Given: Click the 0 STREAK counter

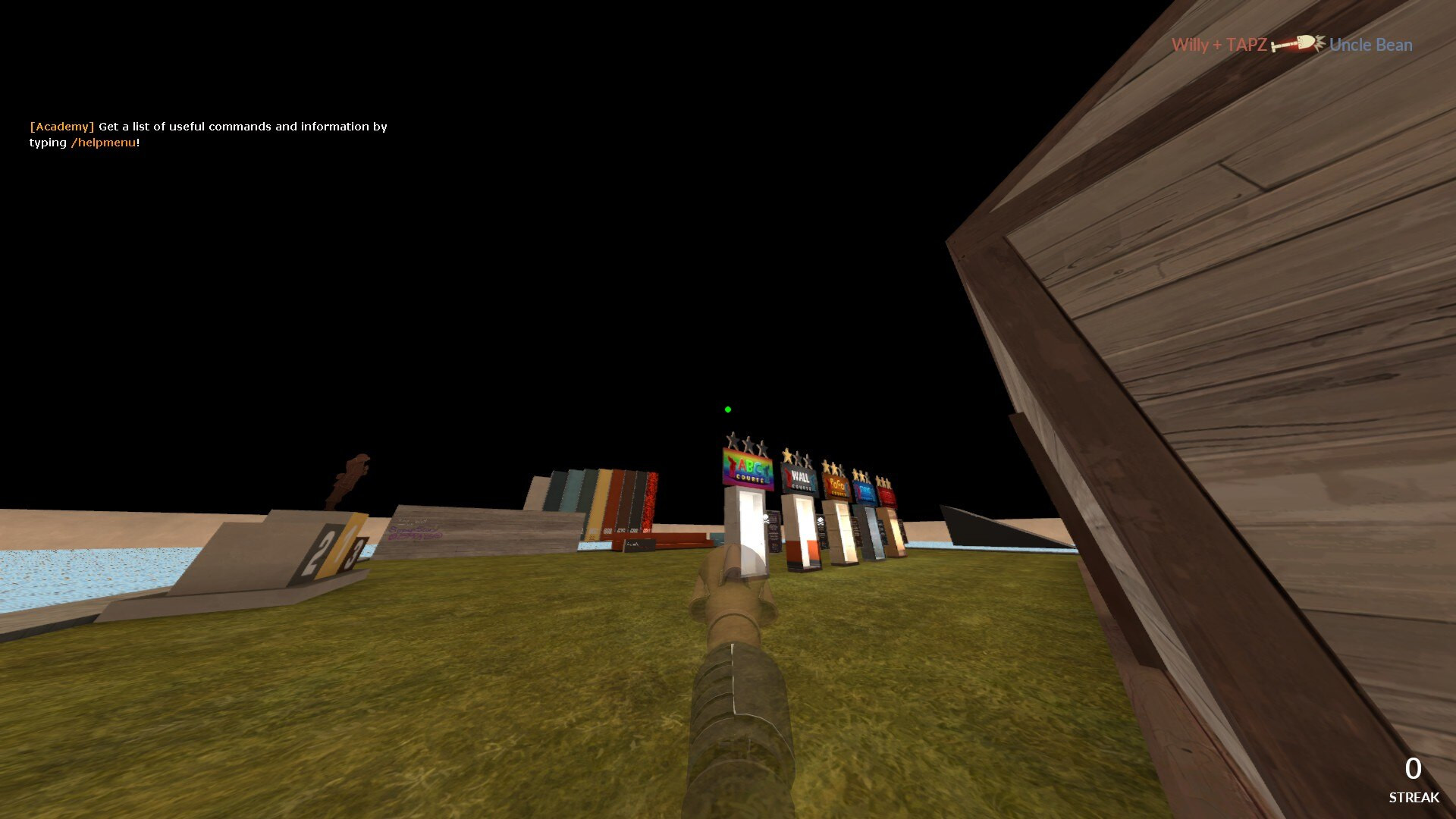Looking at the screenshot, I should coord(1412,775).
